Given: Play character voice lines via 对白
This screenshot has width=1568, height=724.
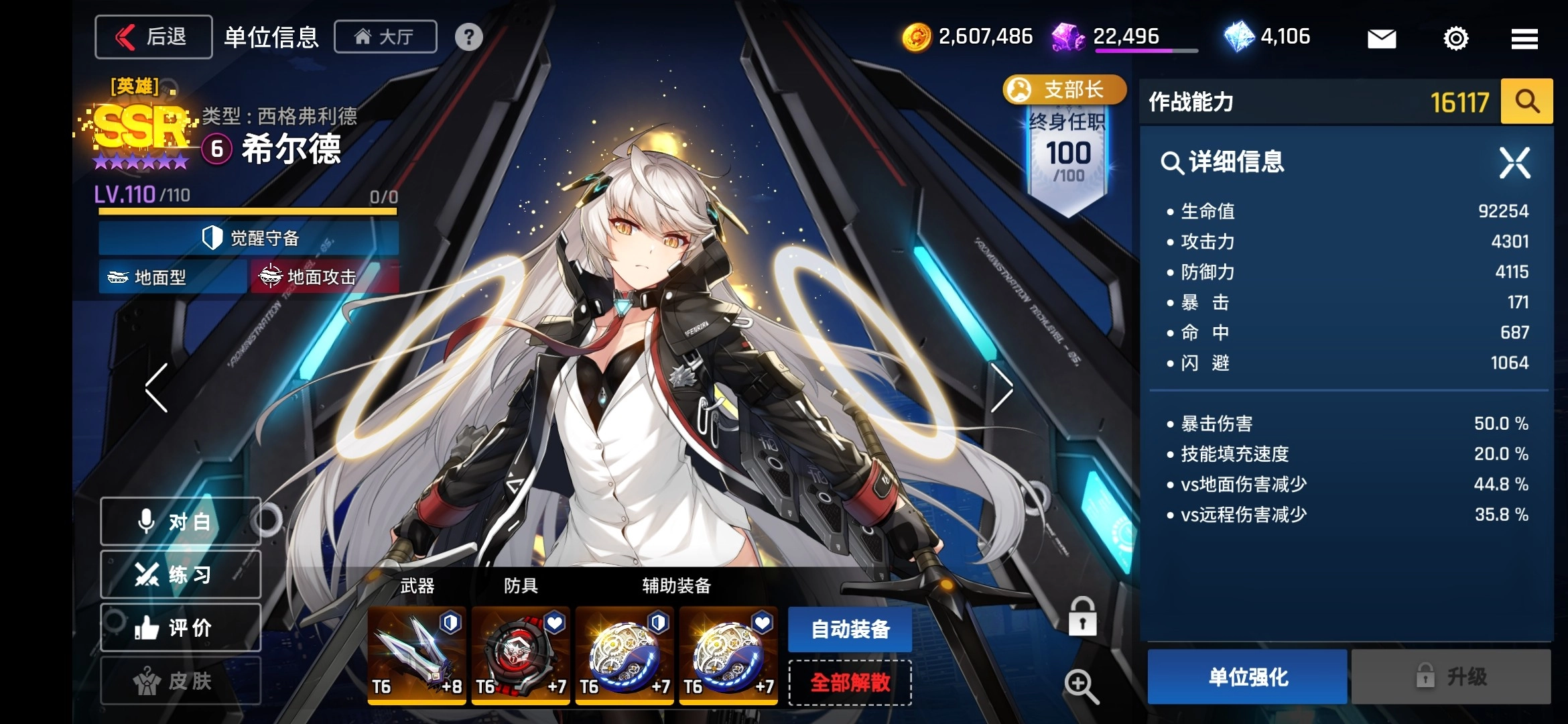Looking at the screenshot, I should [180, 522].
